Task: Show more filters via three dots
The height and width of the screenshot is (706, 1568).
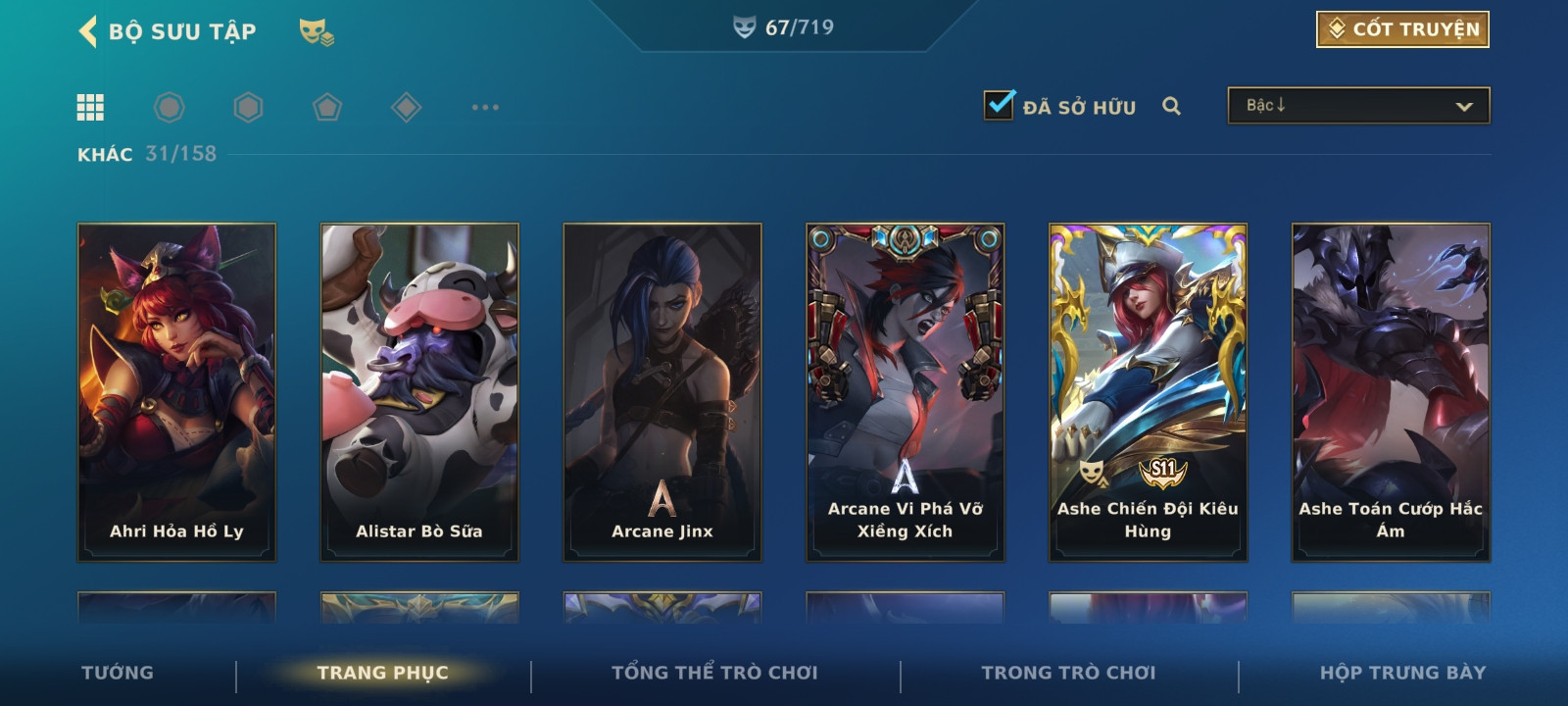Action: (485, 107)
